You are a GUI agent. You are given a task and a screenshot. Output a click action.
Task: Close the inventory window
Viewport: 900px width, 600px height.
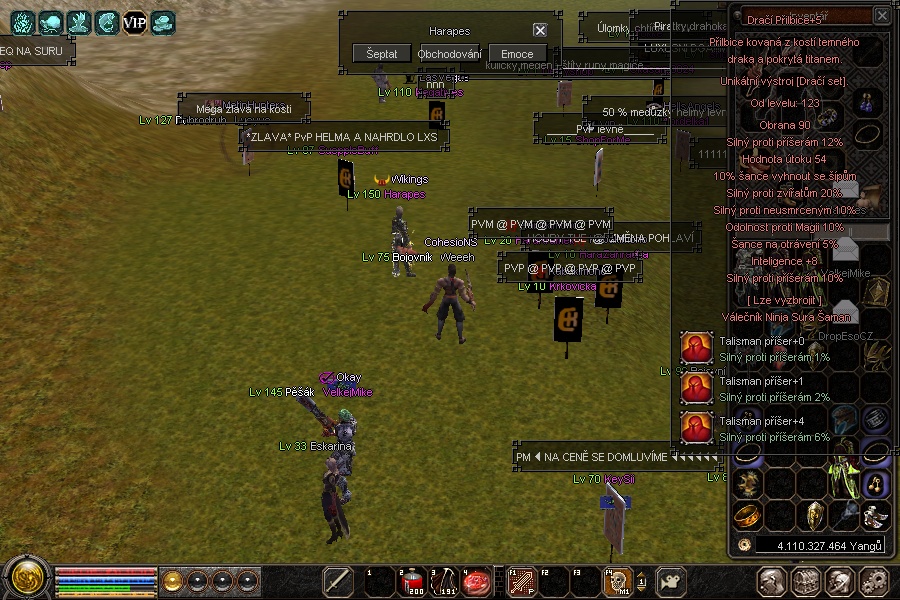coord(881,16)
